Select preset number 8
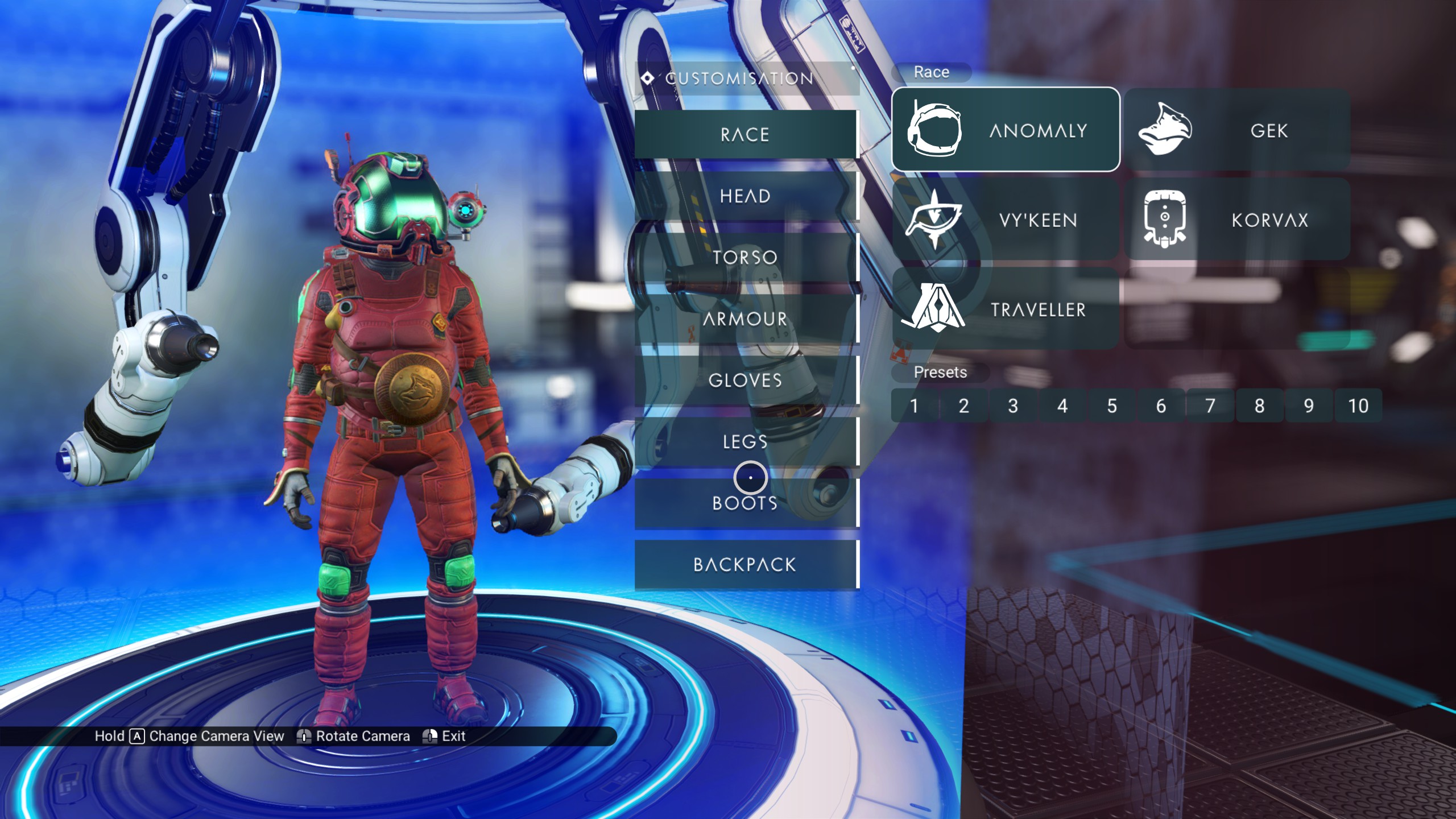The image size is (1456, 819). point(1259,406)
